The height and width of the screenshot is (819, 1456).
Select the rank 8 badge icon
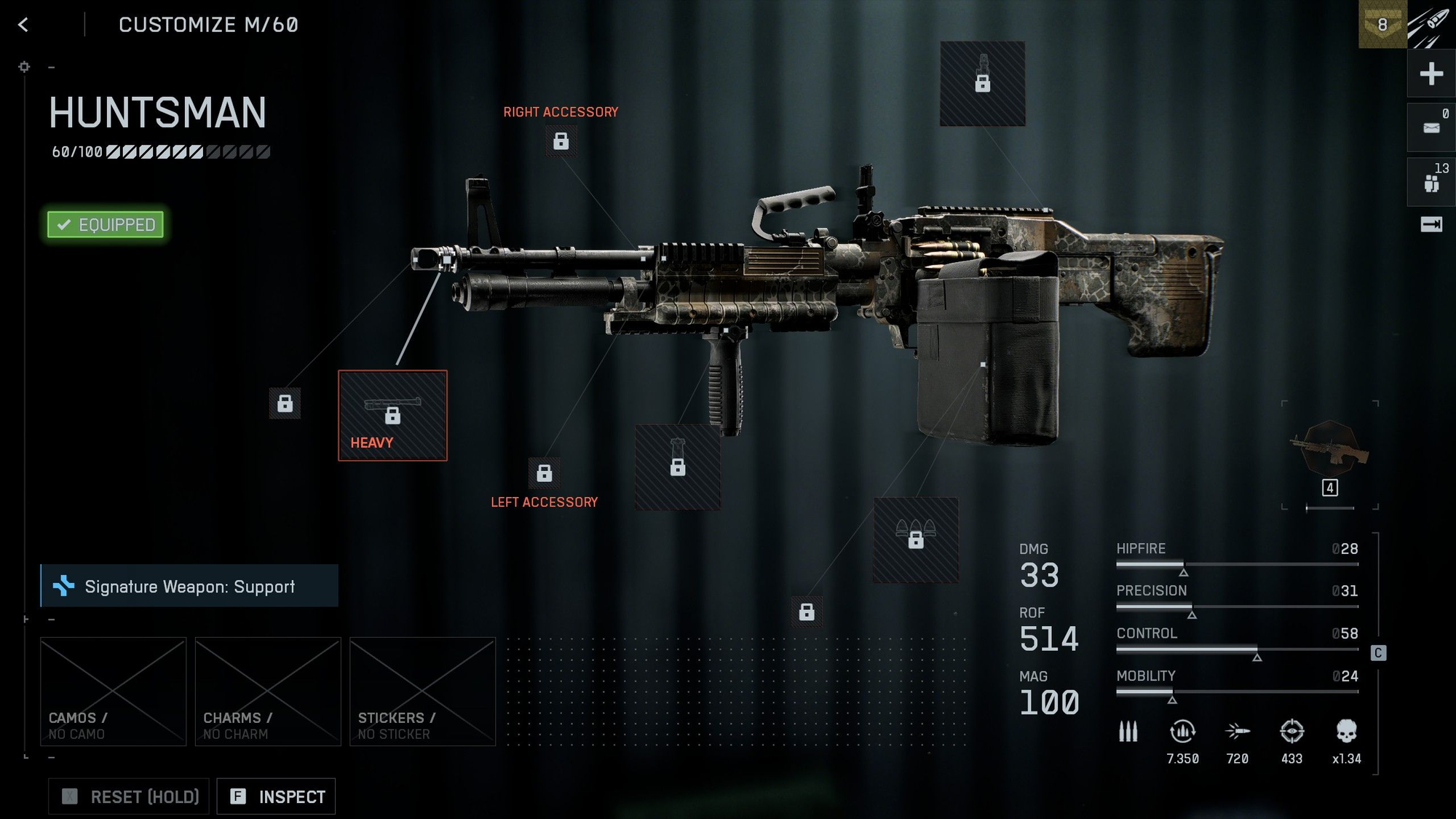pos(1382,25)
